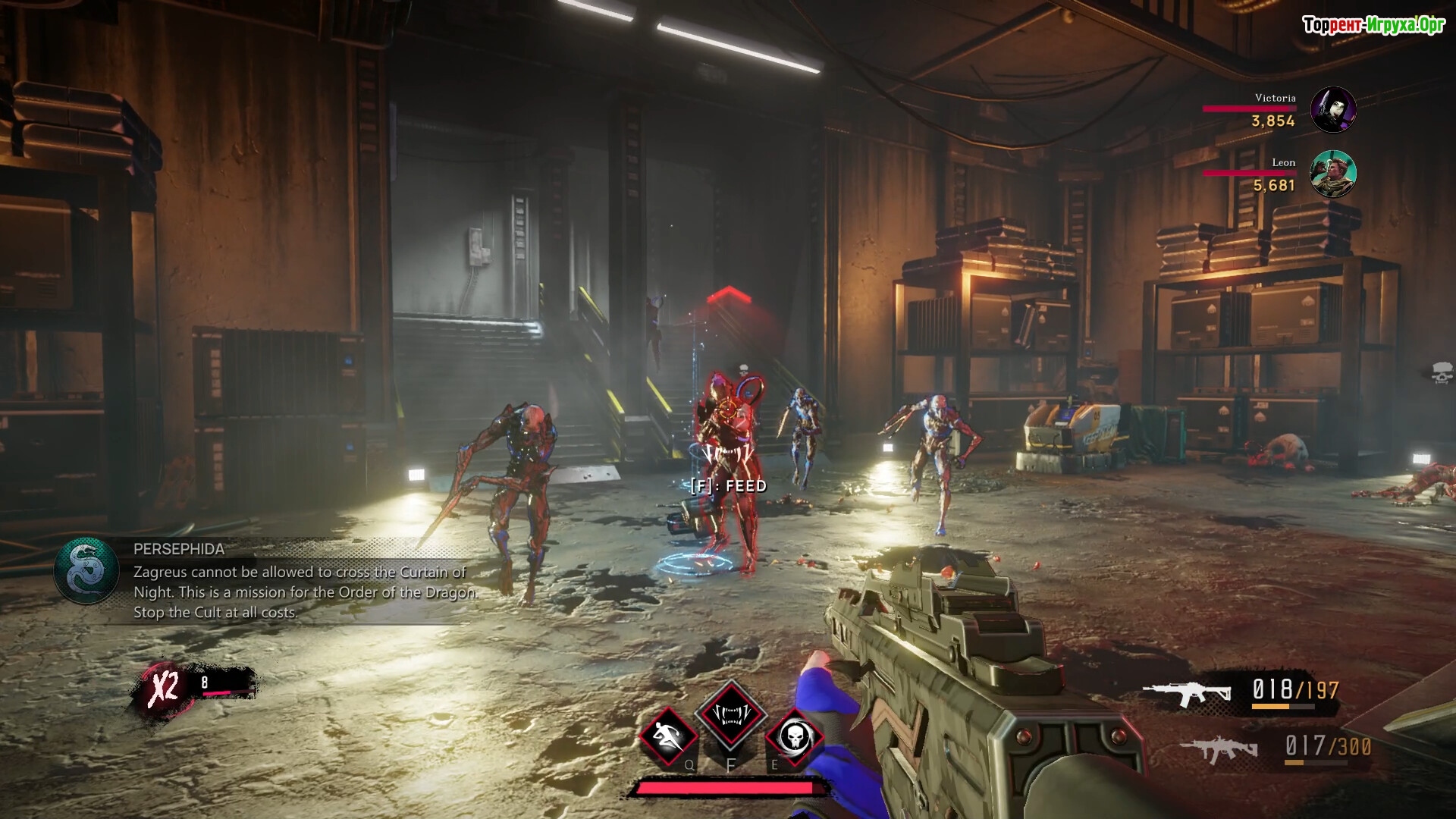
Task: Click the Persephida serpent emblem
Action: coord(86,570)
